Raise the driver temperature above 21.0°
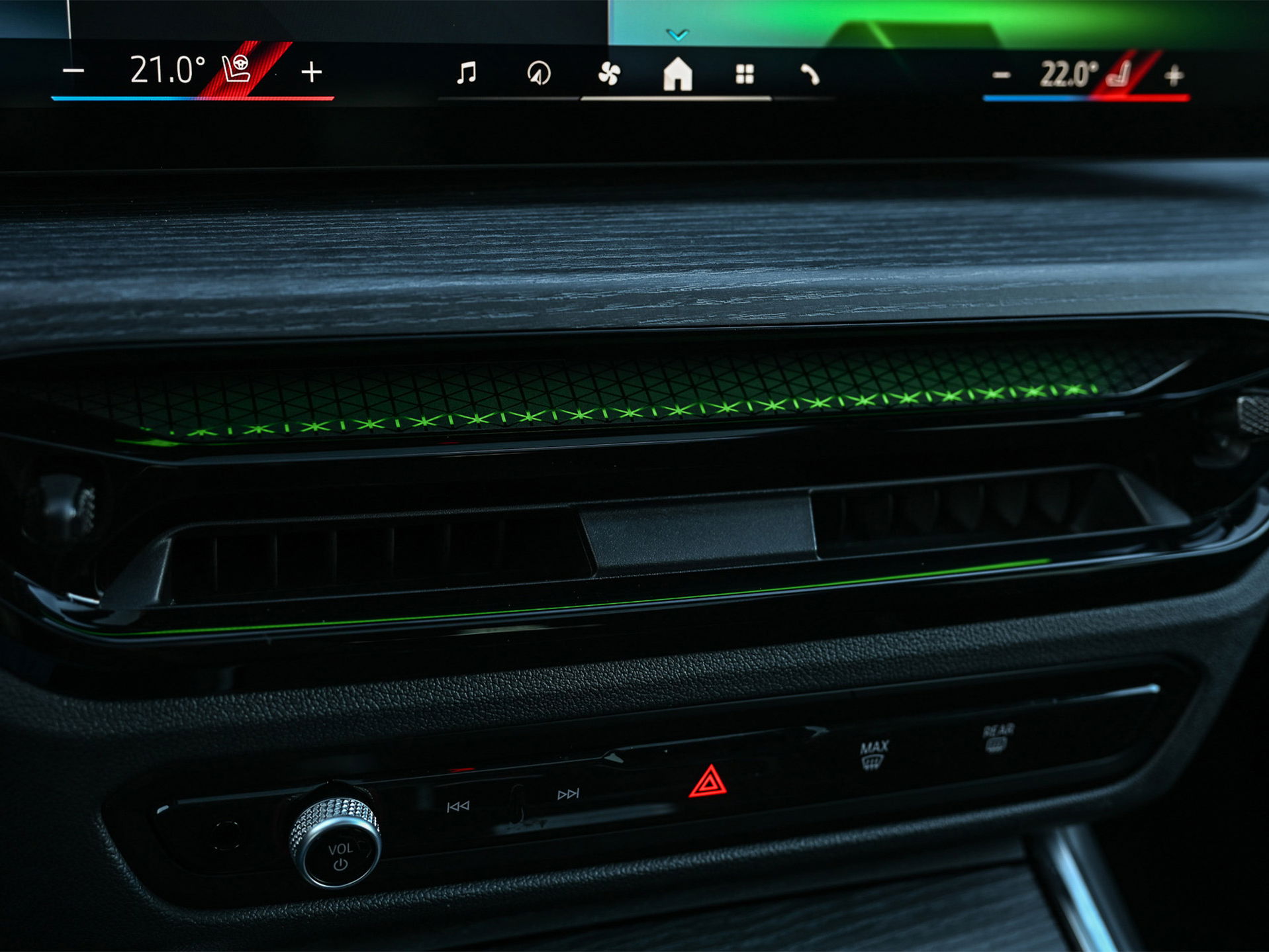Viewport: 1269px width, 952px height. pyautogui.click(x=311, y=71)
